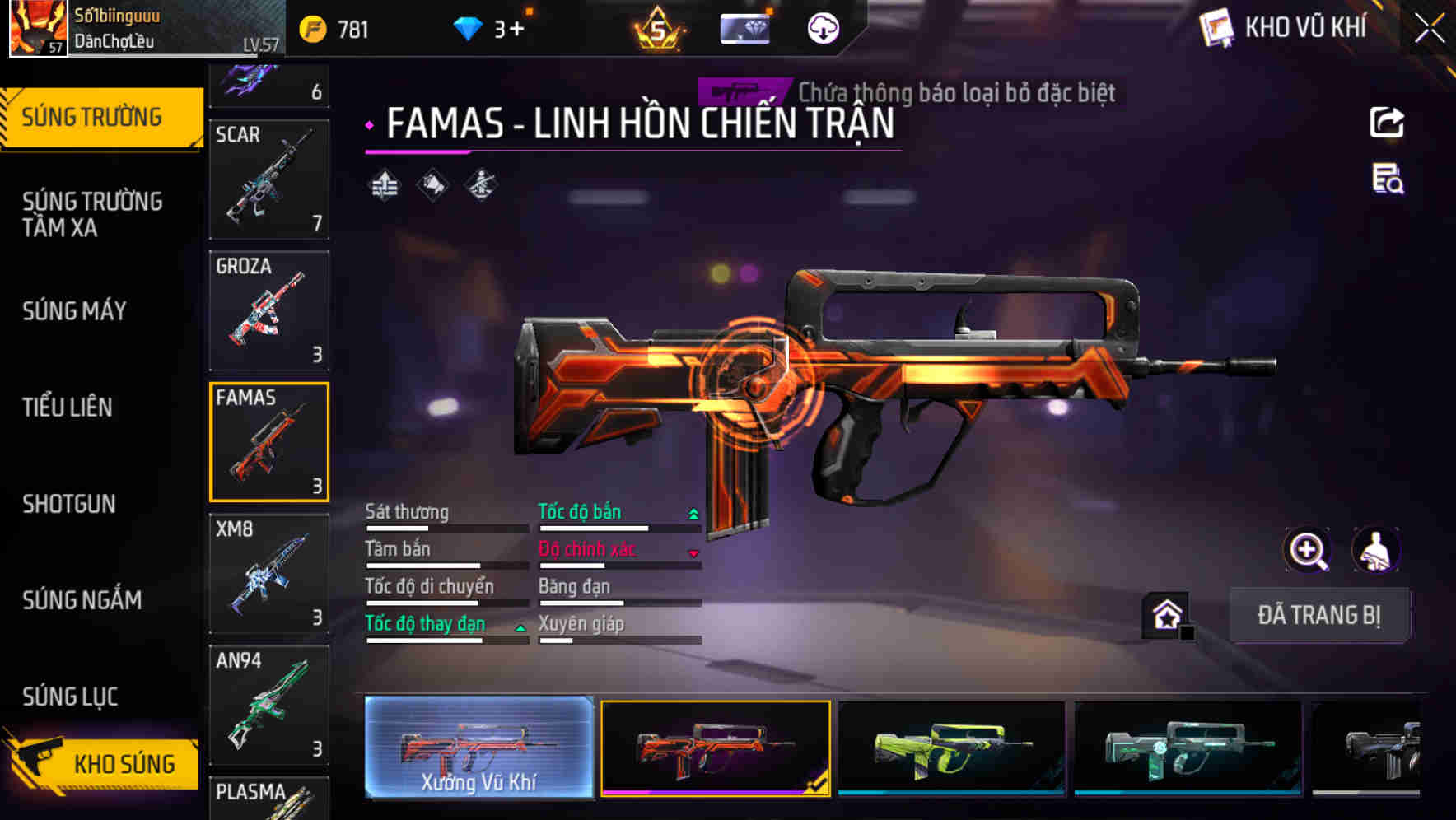
Task: Select the SCAR weapon tile
Action: (269, 179)
